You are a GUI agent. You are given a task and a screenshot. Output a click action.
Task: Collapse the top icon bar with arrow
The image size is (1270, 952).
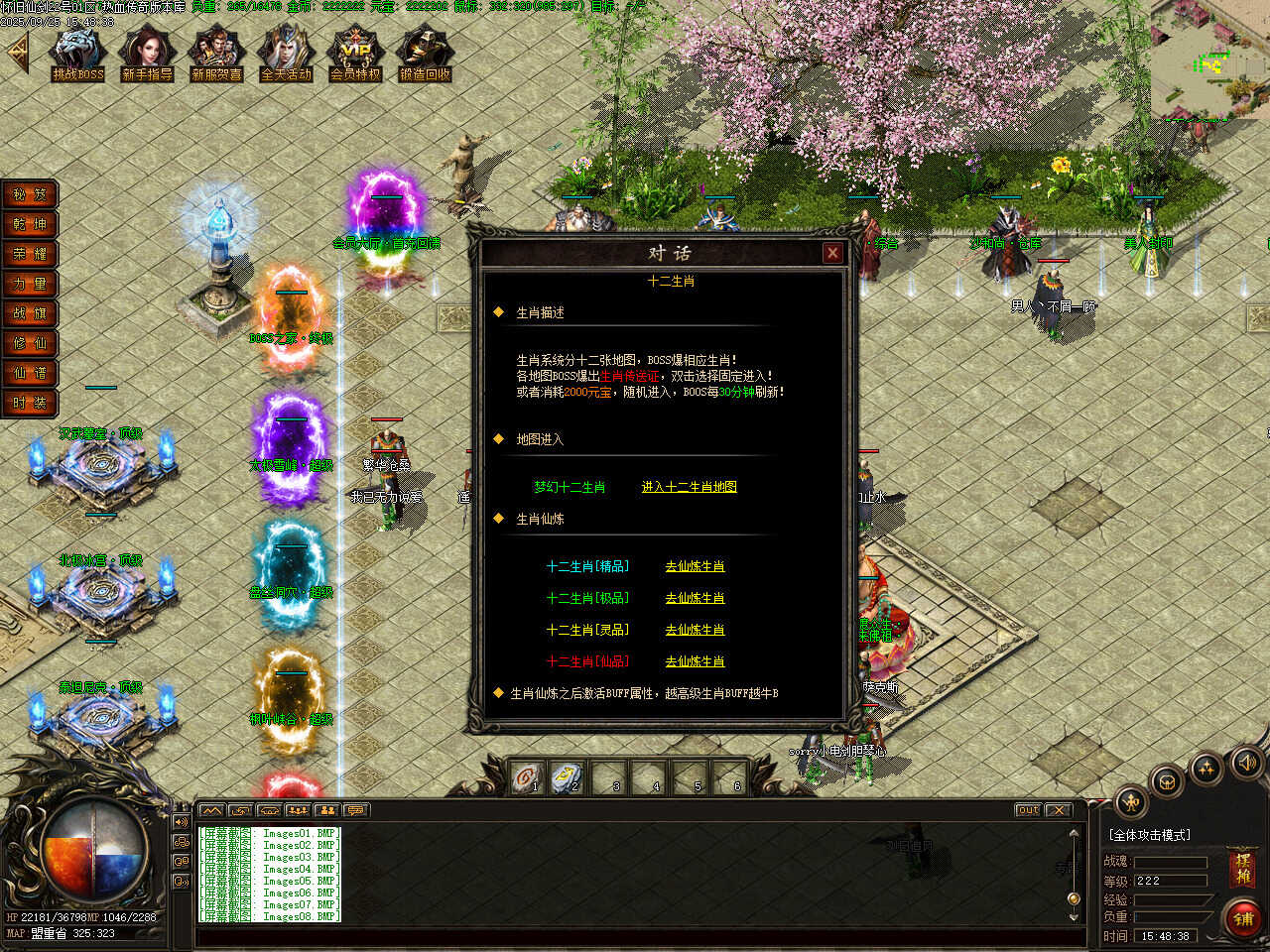click(x=17, y=53)
